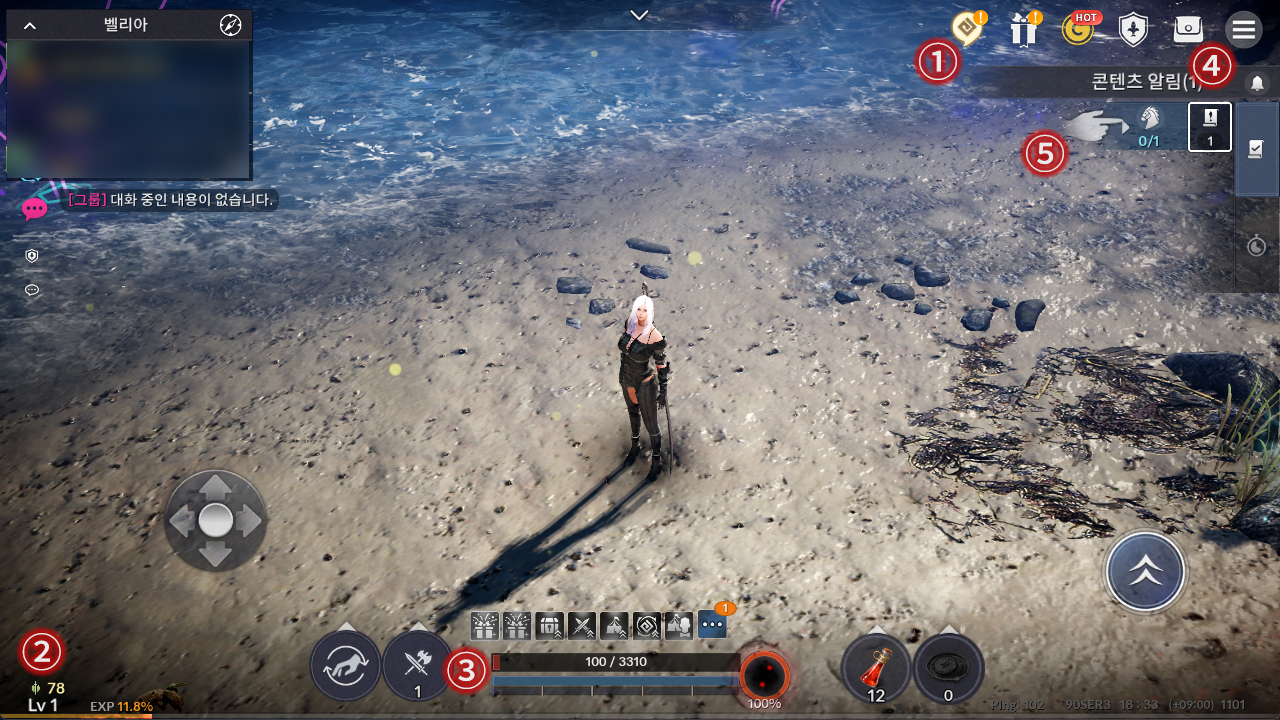Open the pink group chat bubble
The image size is (1280, 720).
click(34, 209)
